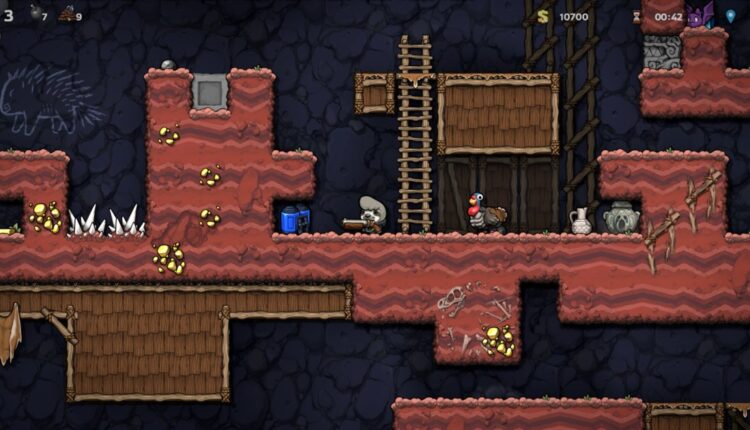Select the rope pile icon

(67, 14)
